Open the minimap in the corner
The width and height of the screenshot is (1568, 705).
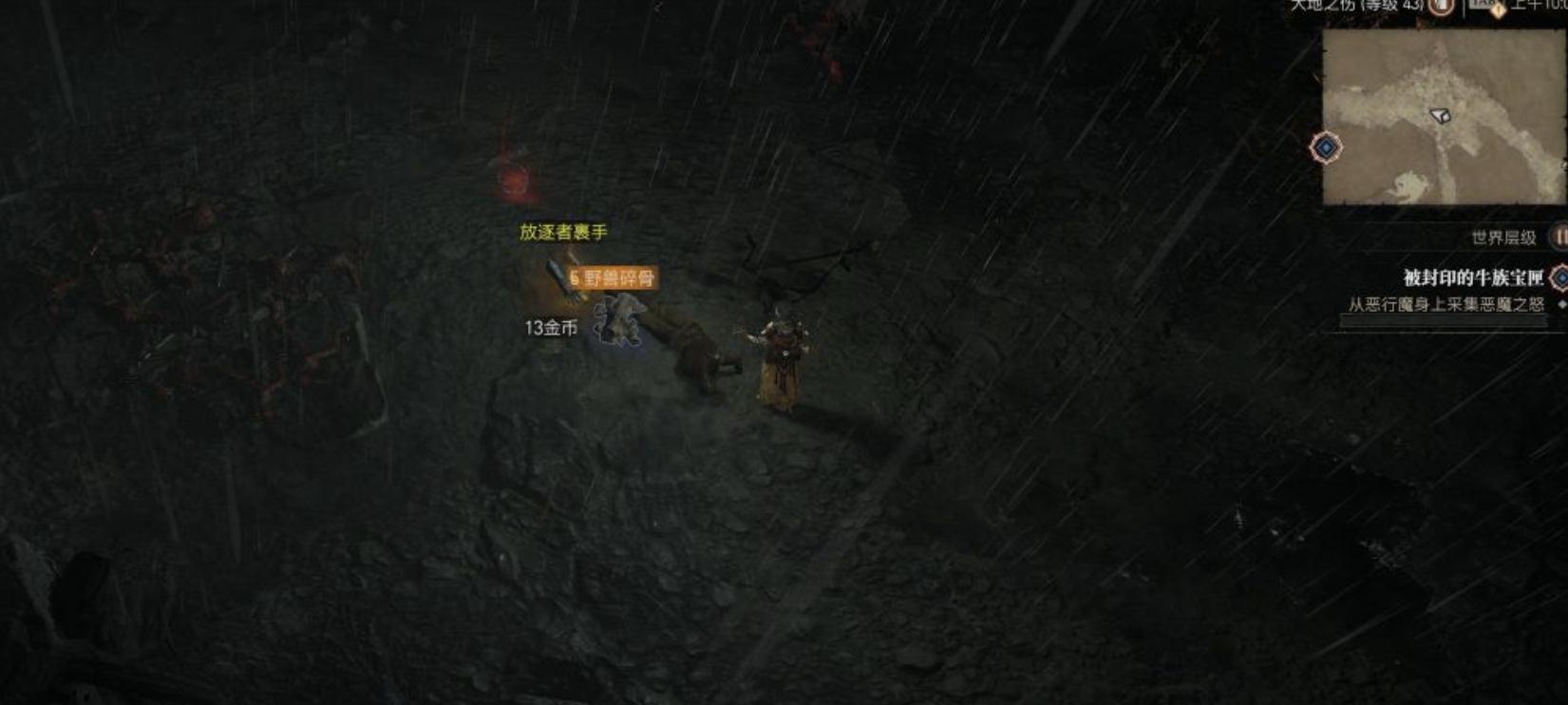(1444, 116)
